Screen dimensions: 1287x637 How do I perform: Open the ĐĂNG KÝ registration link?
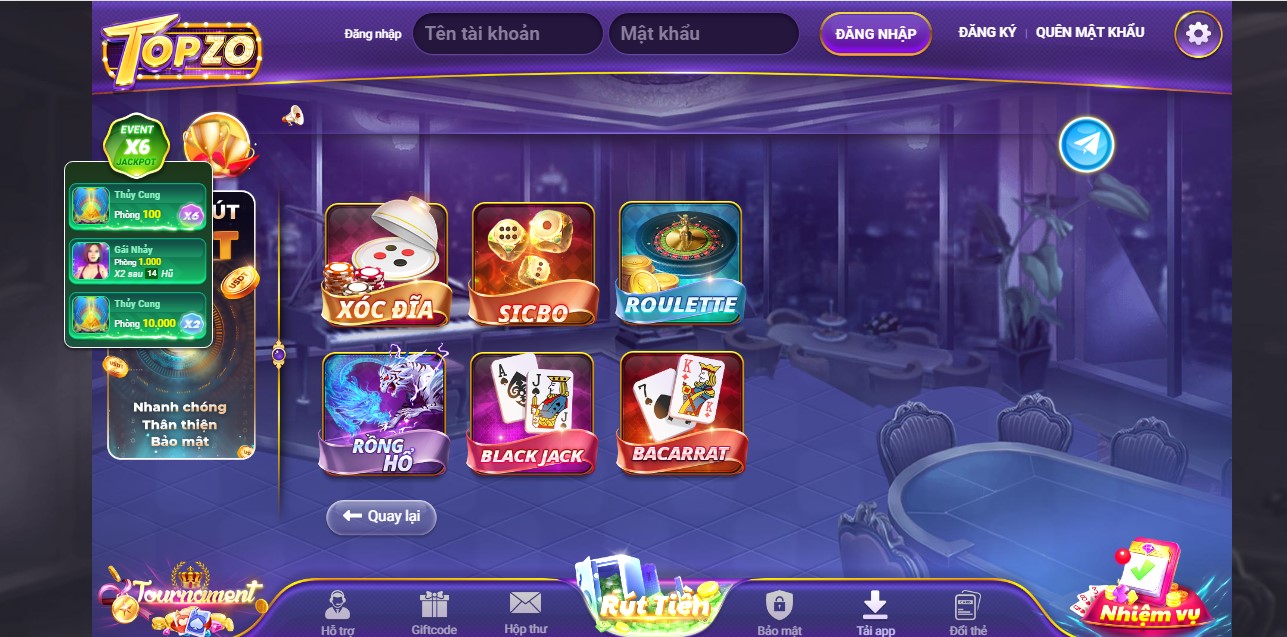[986, 32]
